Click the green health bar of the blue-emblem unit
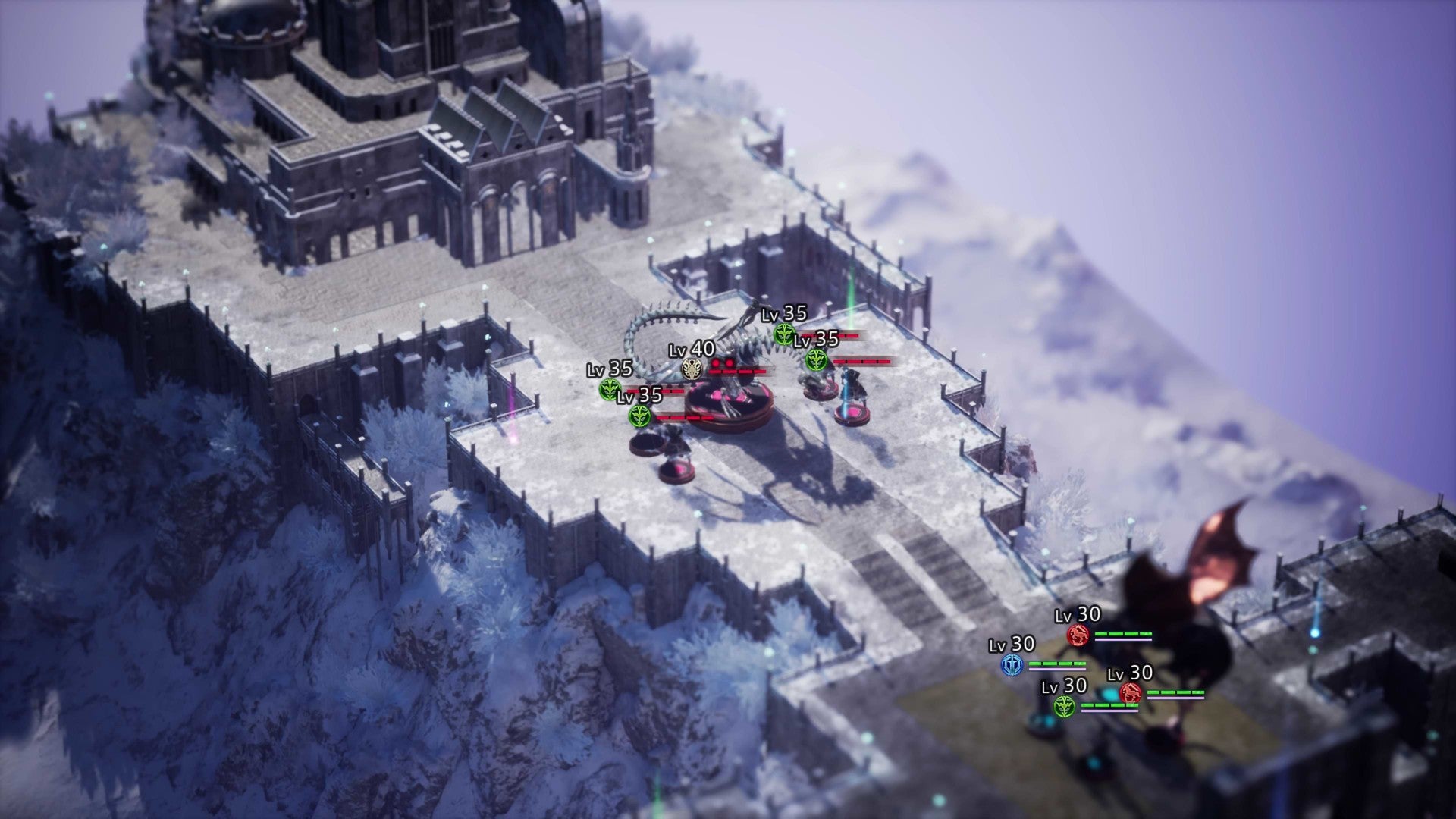The width and height of the screenshot is (1456, 819). [x=1056, y=664]
